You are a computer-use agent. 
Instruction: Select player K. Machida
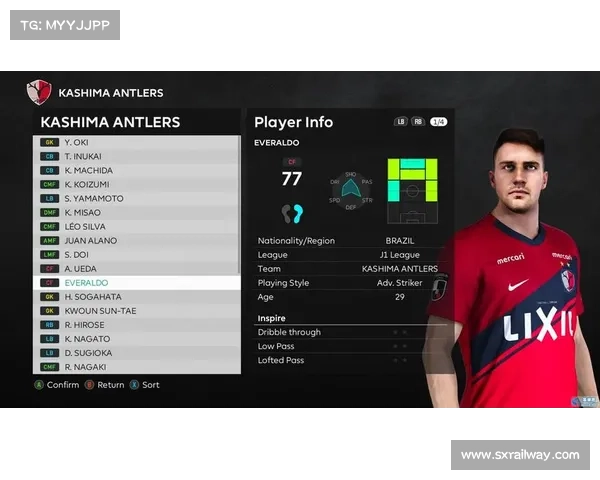(x=137, y=170)
